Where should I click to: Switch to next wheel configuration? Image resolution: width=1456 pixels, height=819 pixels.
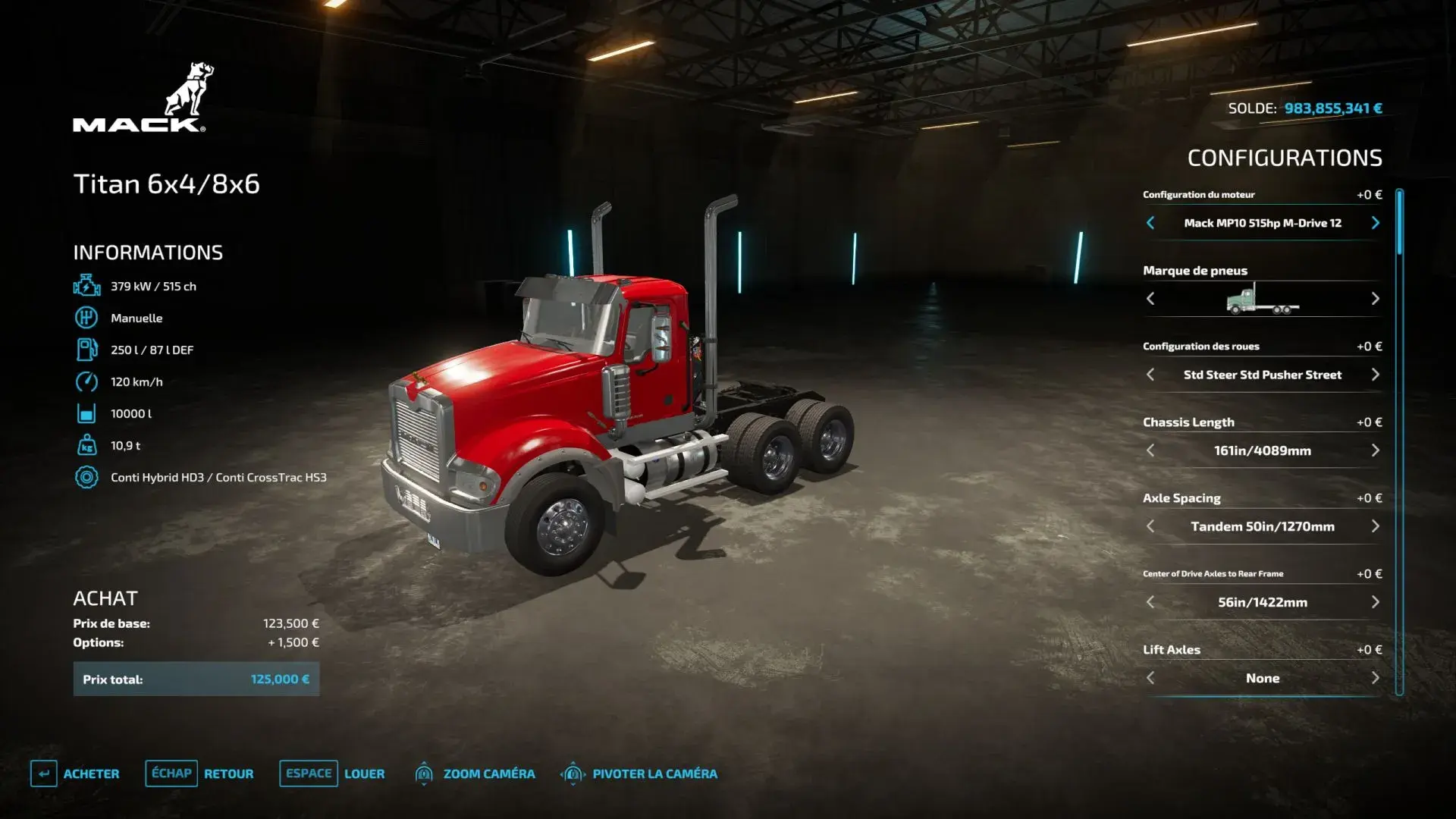(1375, 375)
